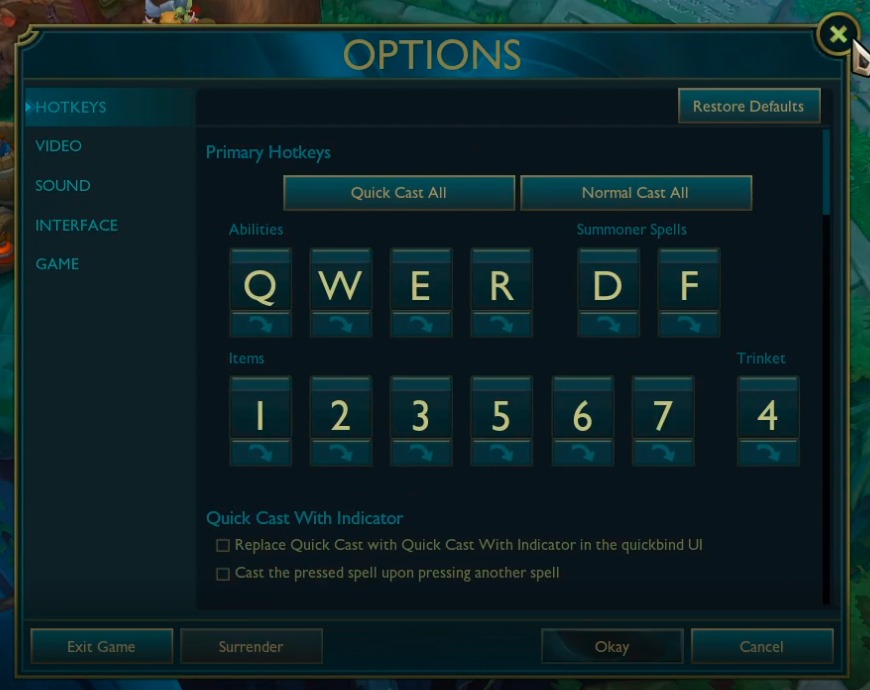
Task: Rebind the trinket hotkey 4
Action: coord(767,414)
